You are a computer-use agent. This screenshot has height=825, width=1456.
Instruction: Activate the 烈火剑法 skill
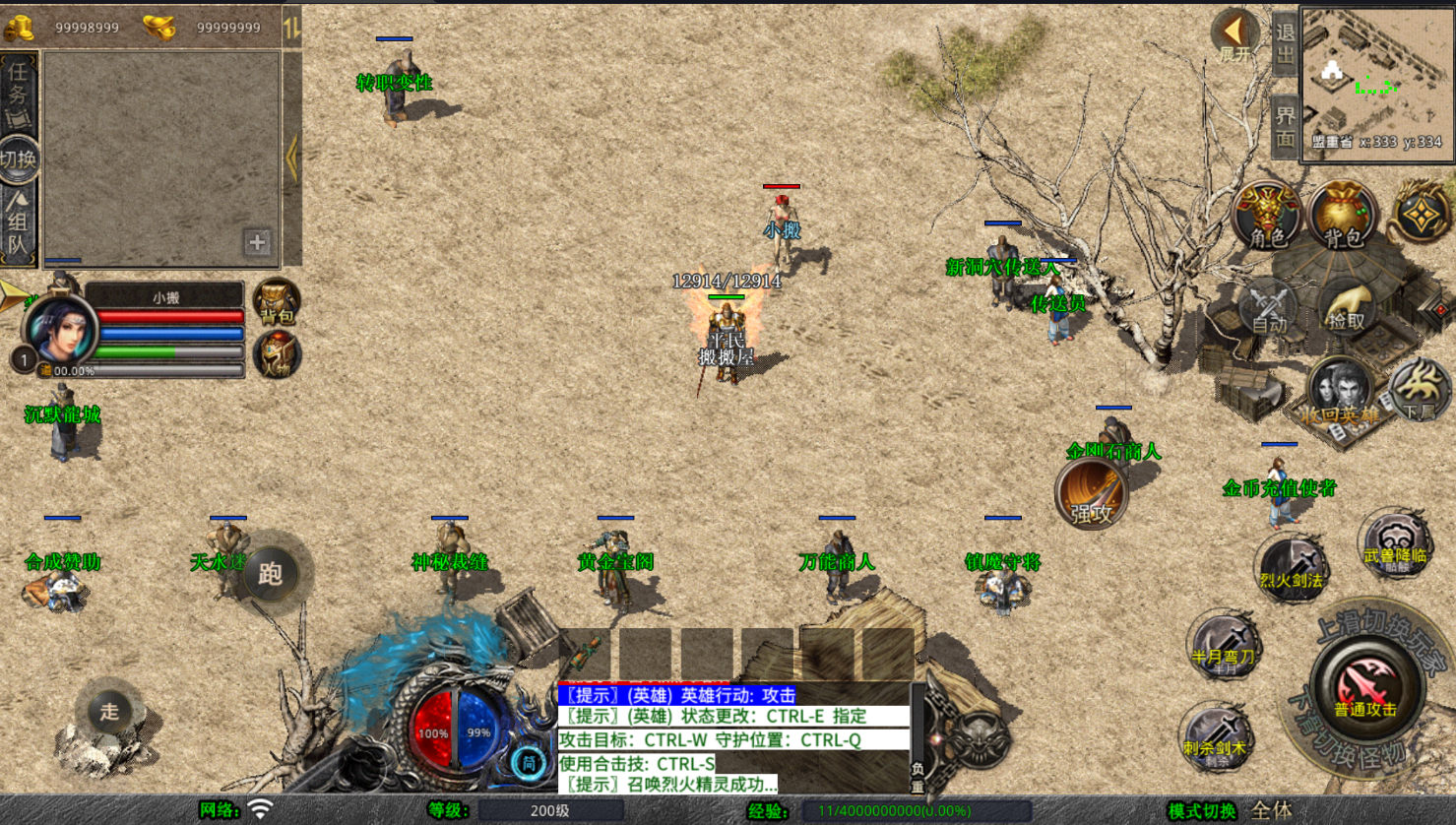(x=1292, y=568)
